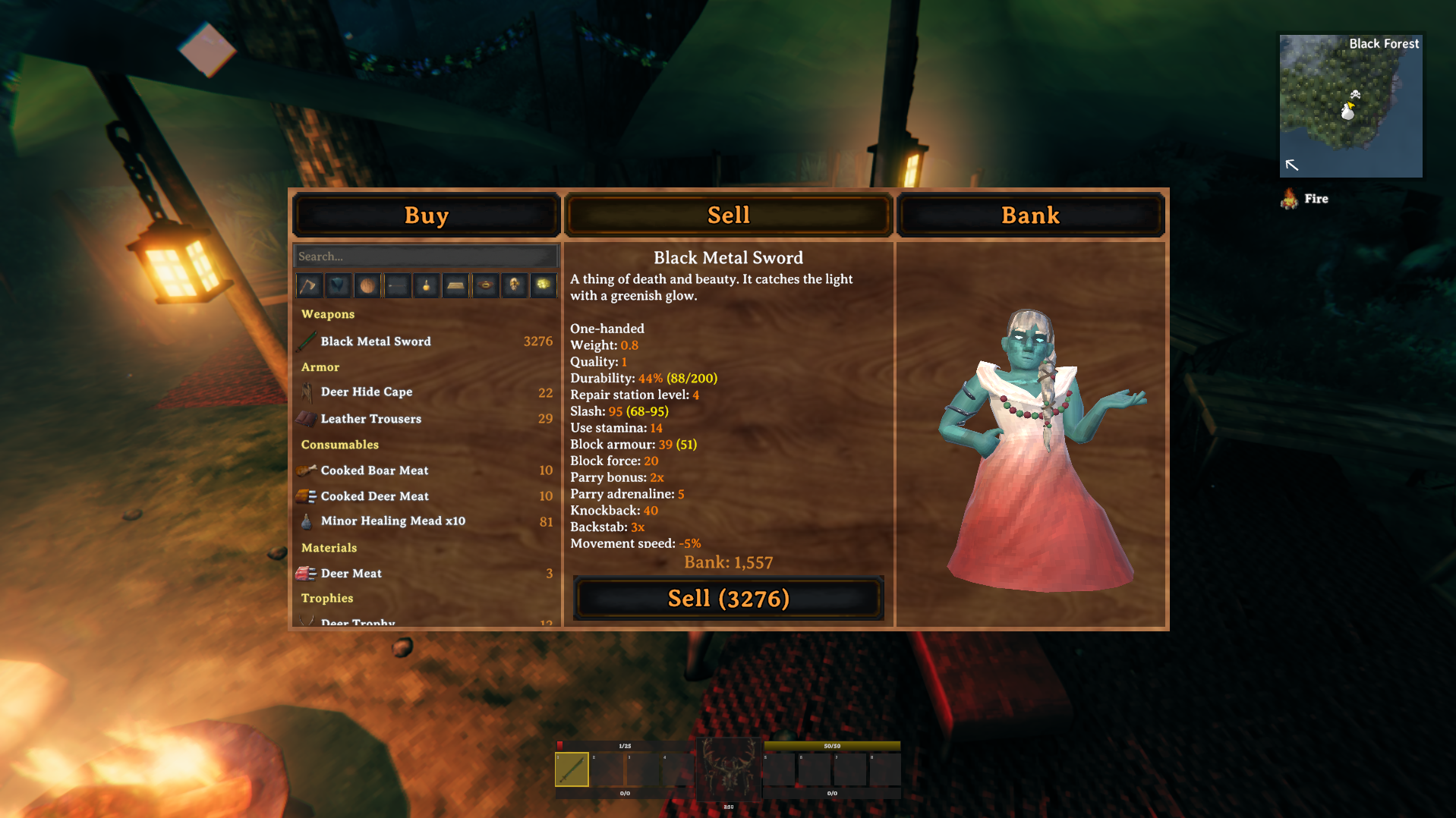1456x818 pixels.
Task: Filter by the yellow potion consumables icon
Action: 427,285
